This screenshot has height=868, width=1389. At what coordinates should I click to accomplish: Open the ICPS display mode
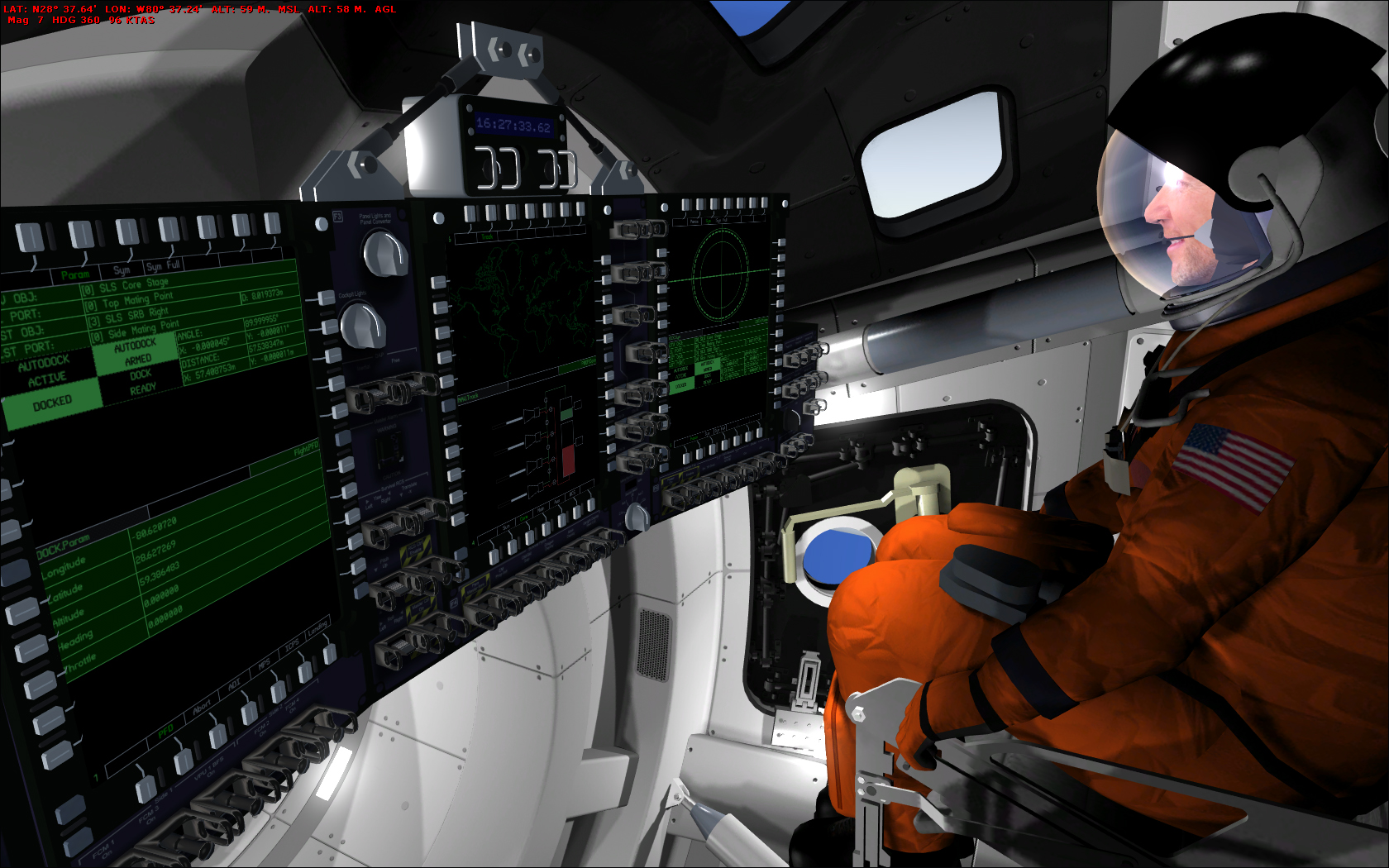coord(293,644)
